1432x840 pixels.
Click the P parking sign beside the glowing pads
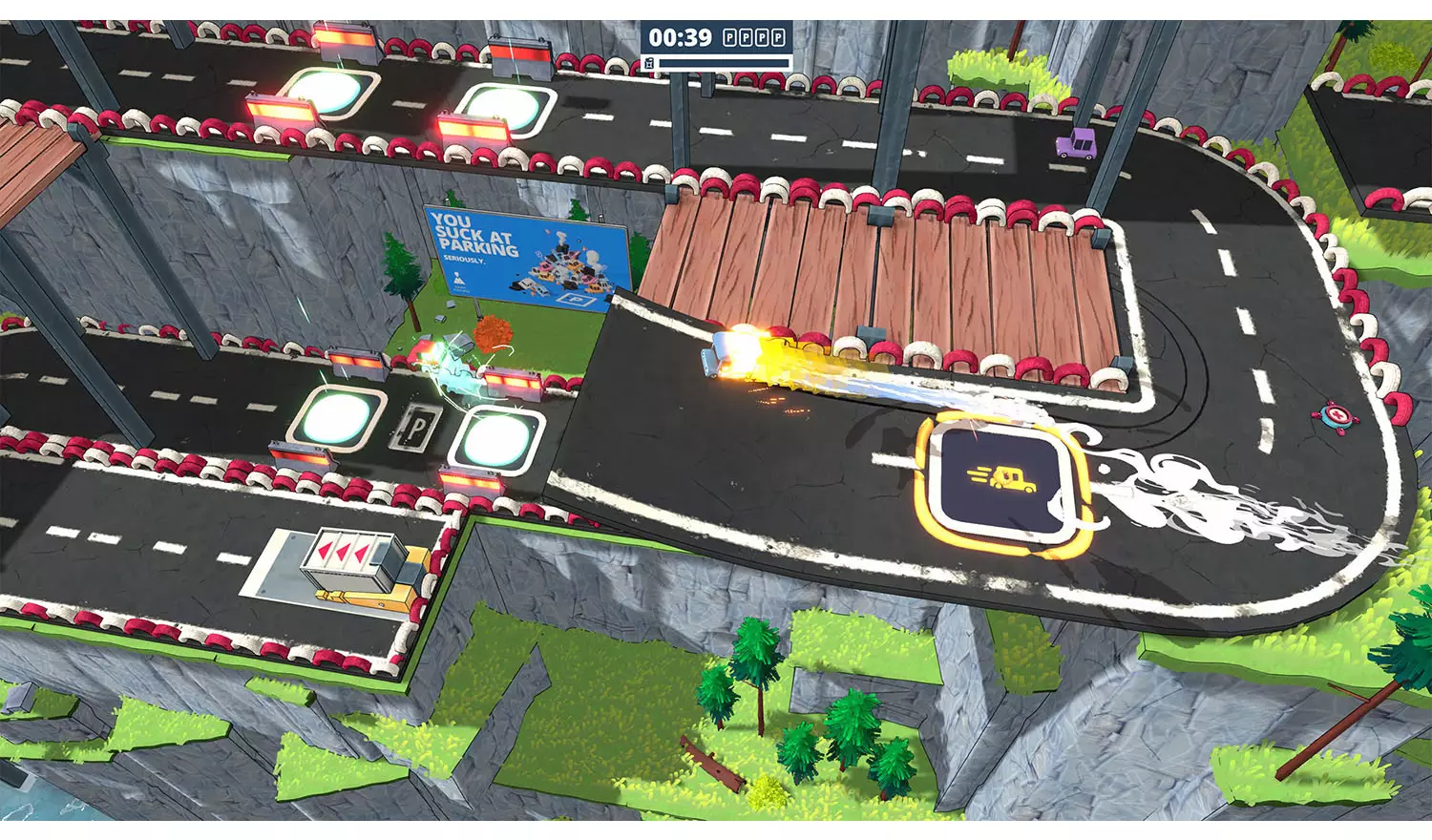[x=416, y=427]
